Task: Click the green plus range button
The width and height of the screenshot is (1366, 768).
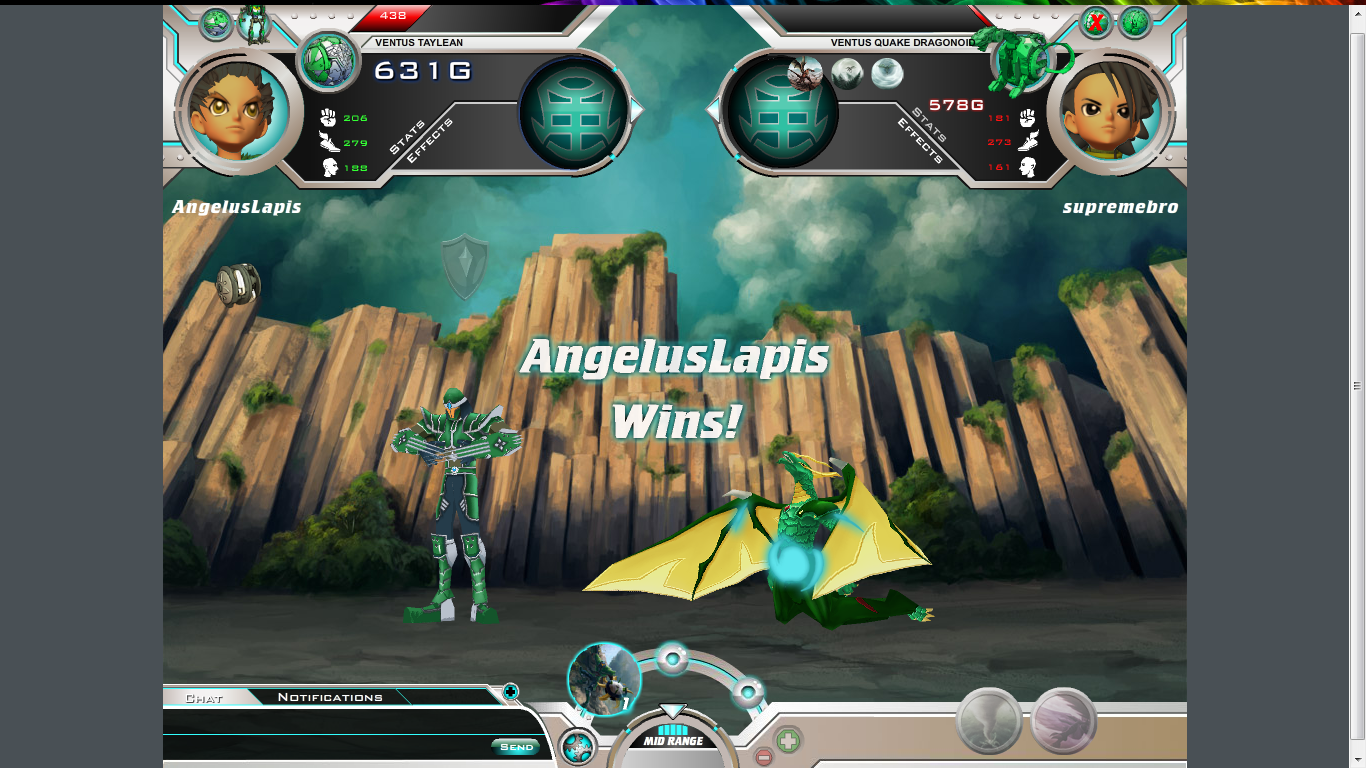Action: (788, 741)
